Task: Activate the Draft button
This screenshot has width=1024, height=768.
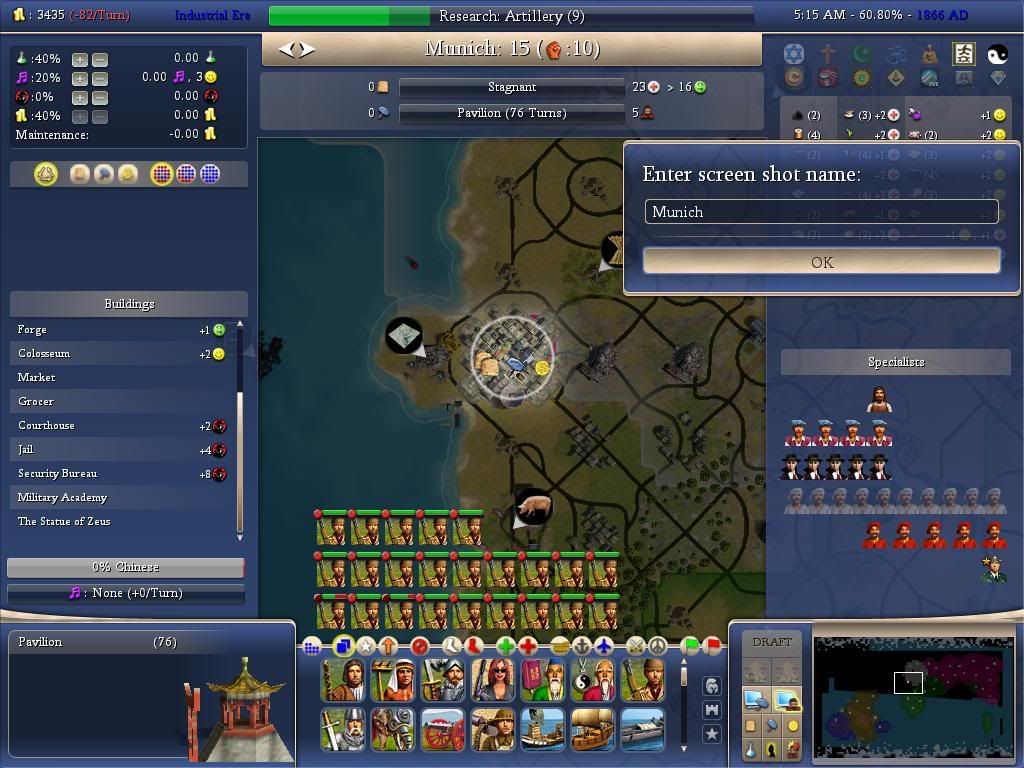Action: [772, 642]
